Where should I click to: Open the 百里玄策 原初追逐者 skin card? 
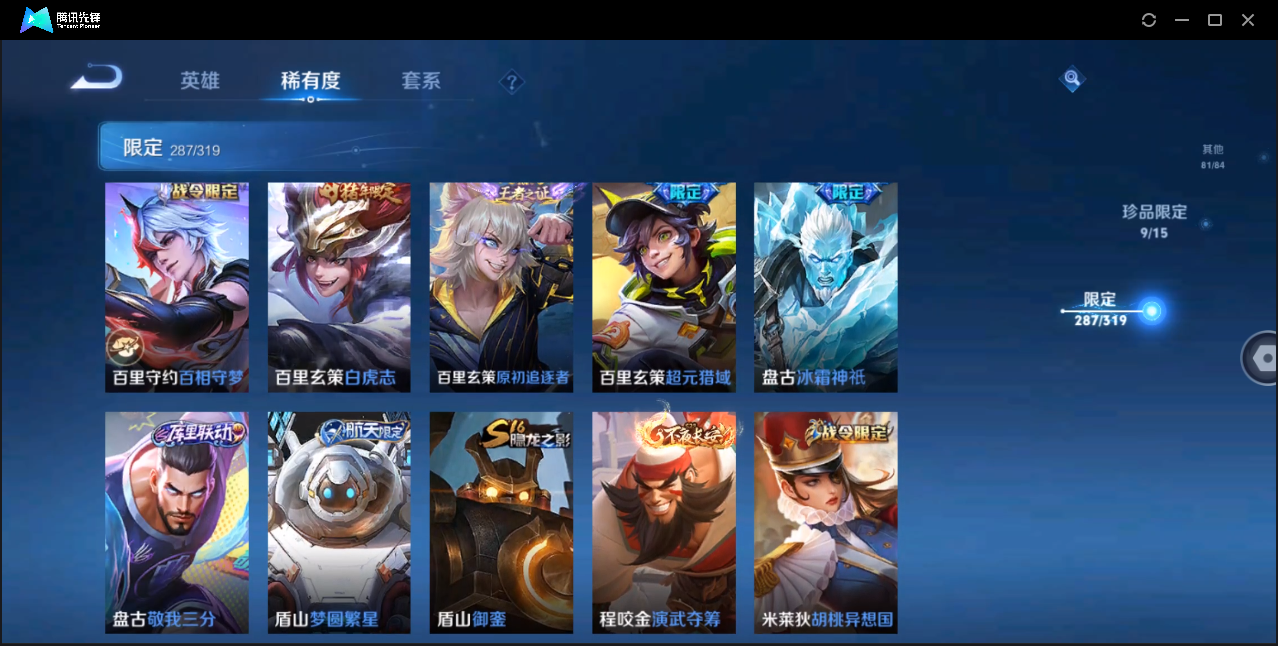pos(501,287)
